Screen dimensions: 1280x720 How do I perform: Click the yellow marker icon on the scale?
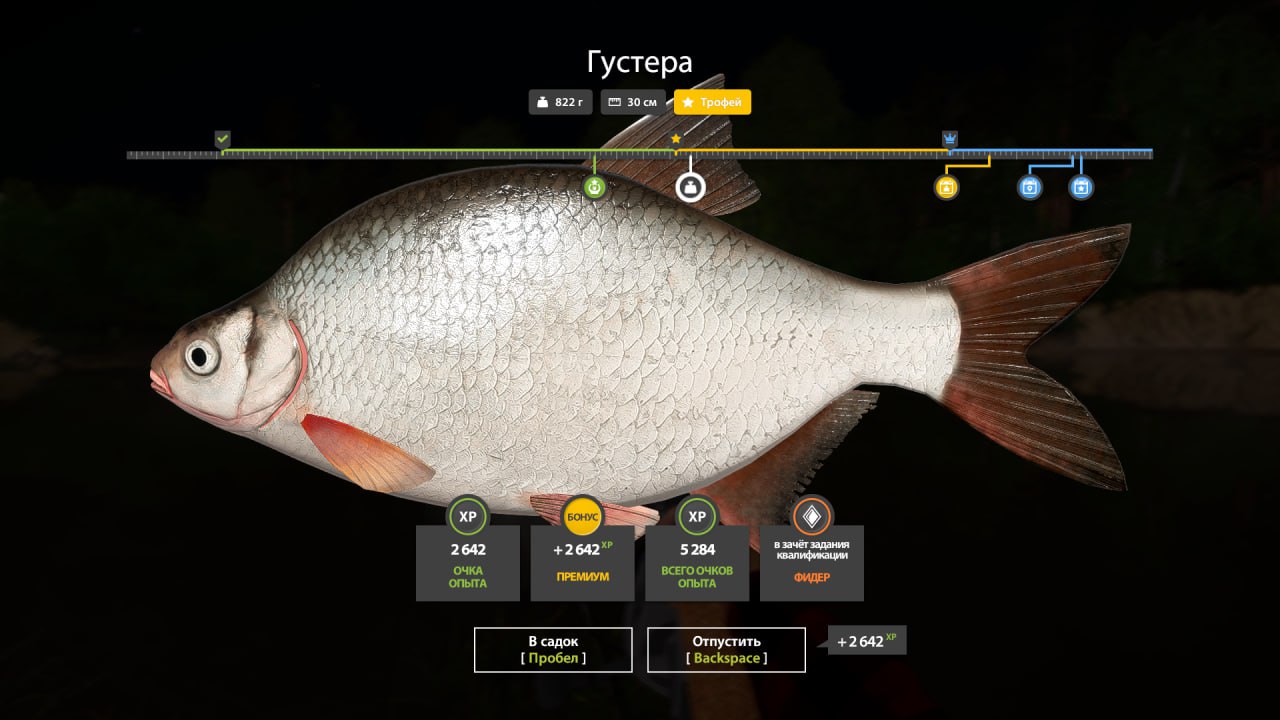(x=947, y=187)
